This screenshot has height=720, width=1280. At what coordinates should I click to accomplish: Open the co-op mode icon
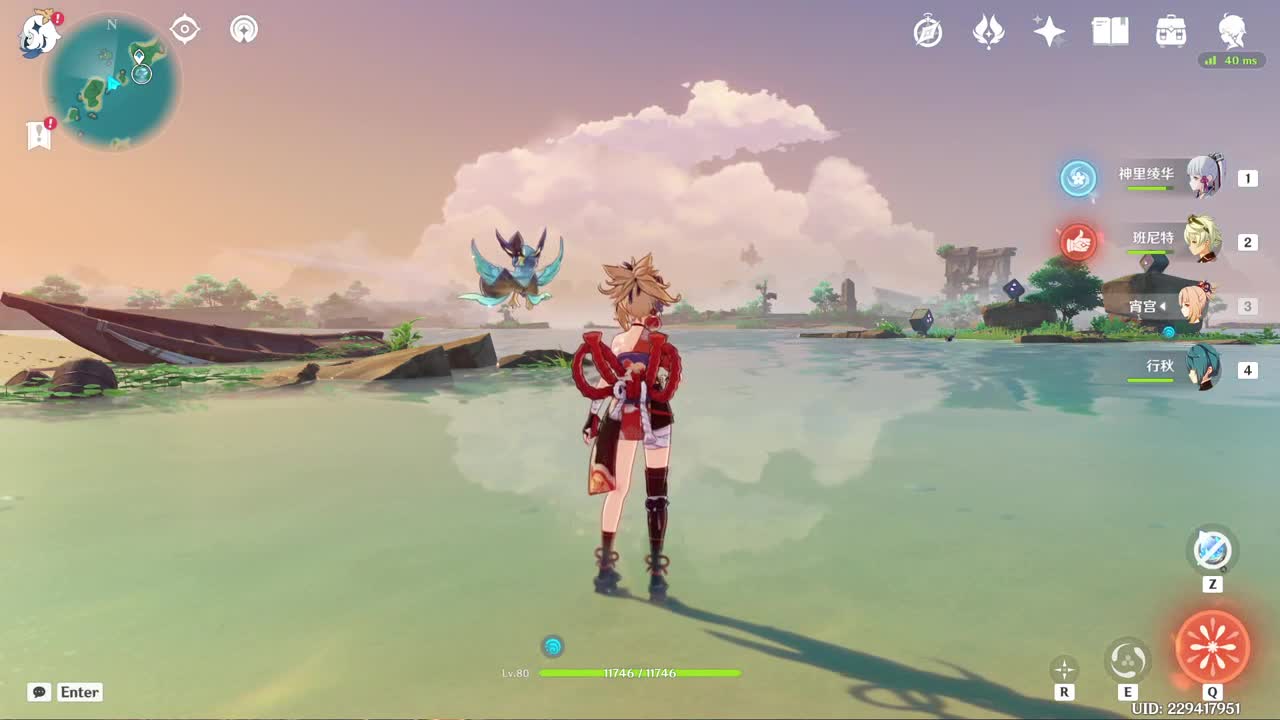coord(244,30)
